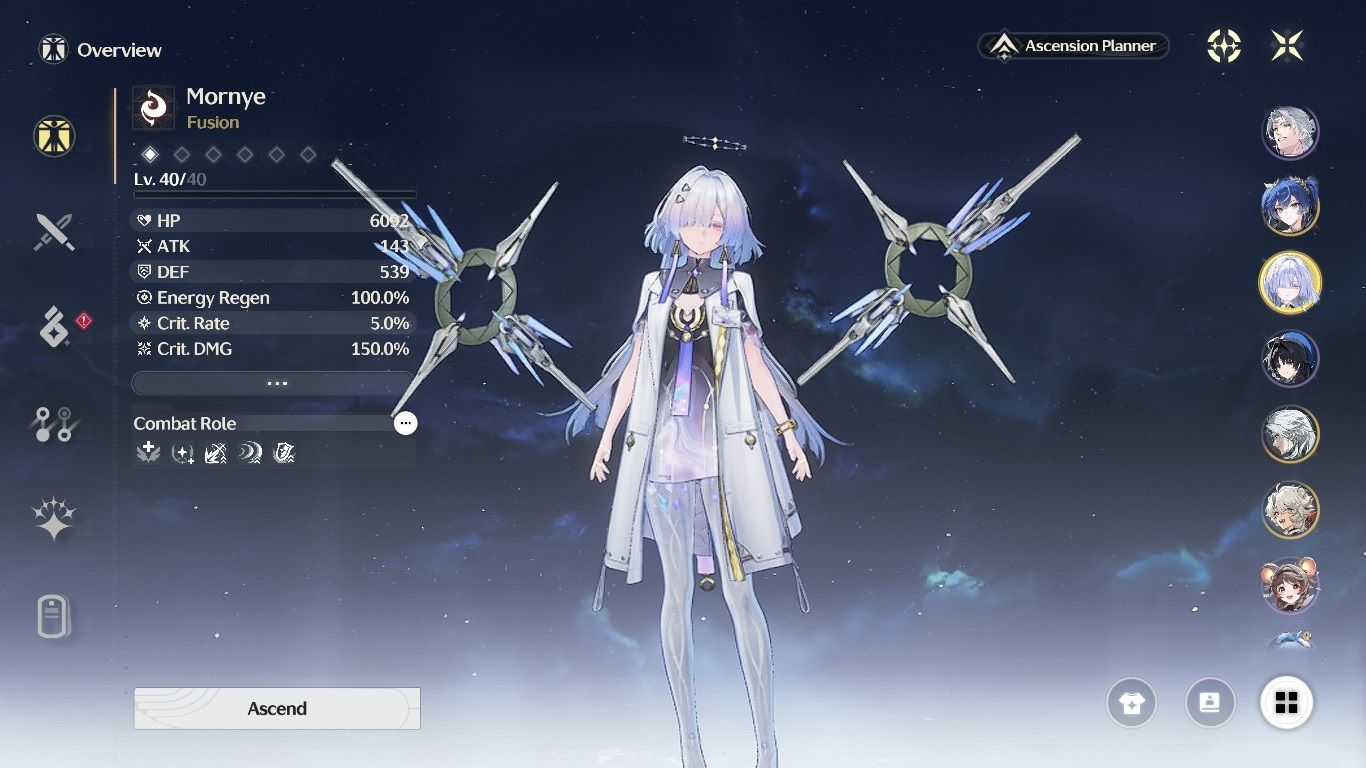Ascend Mornye with the Ascend button
Image resolution: width=1366 pixels, height=768 pixels.
pyautogui.click(x=277, y=708)
